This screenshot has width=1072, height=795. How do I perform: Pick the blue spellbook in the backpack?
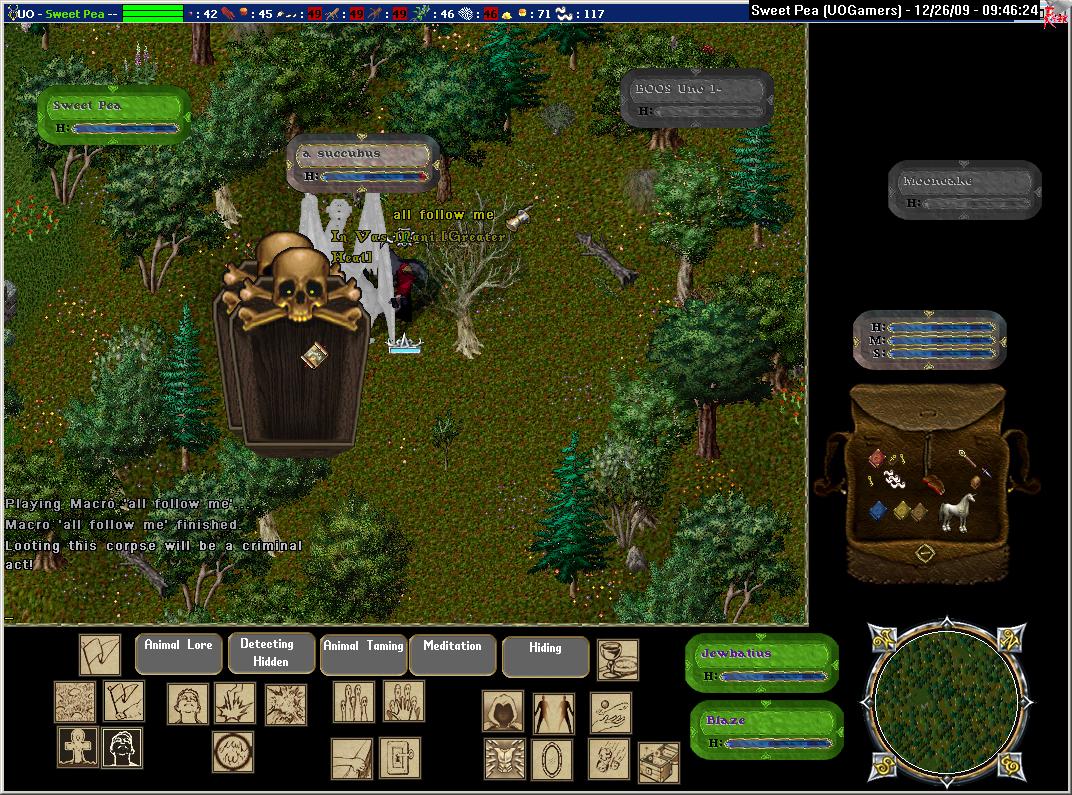877,511
